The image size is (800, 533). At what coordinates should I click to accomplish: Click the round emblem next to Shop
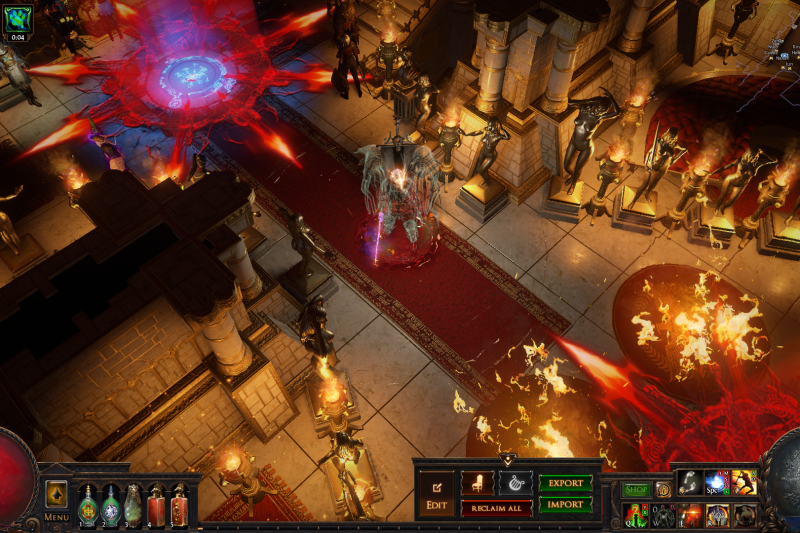coord(662,490)
